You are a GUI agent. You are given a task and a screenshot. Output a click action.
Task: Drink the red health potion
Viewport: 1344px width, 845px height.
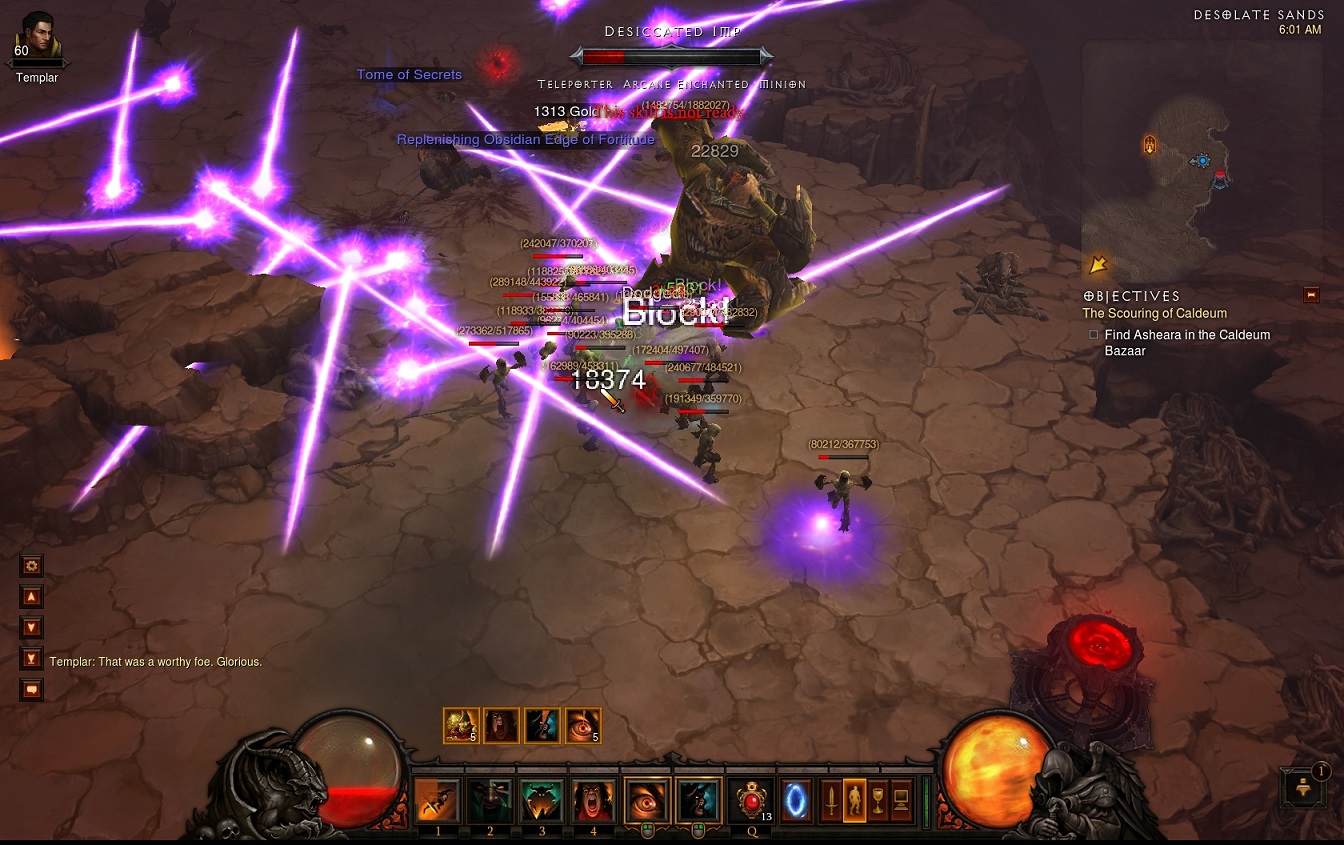[751, 800]
